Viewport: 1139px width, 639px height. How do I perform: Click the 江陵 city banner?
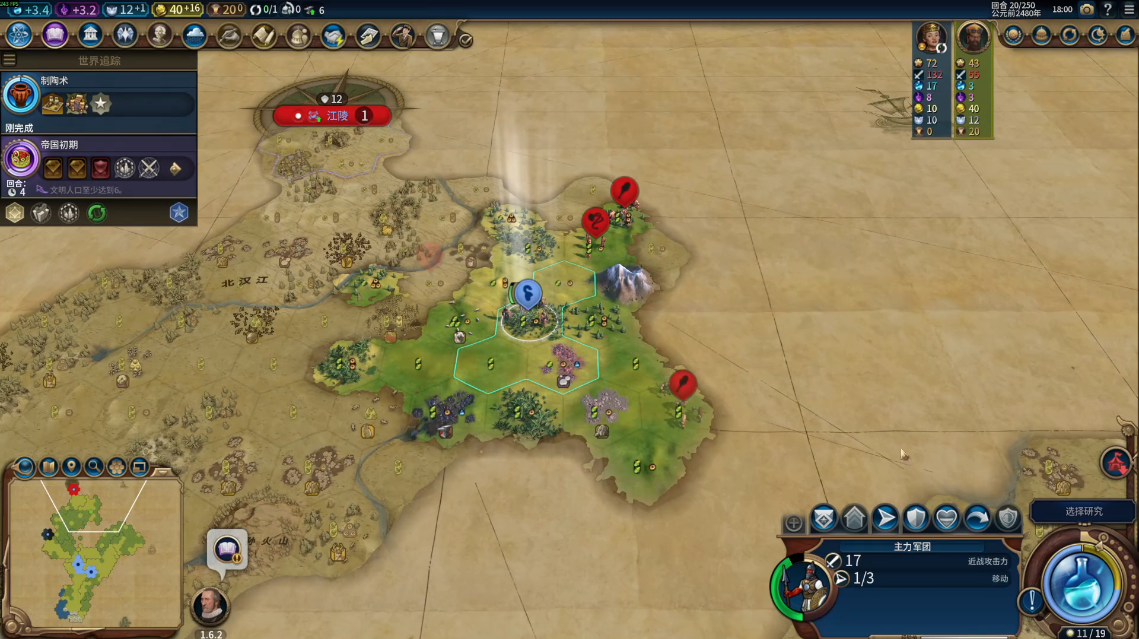(331, 116)
